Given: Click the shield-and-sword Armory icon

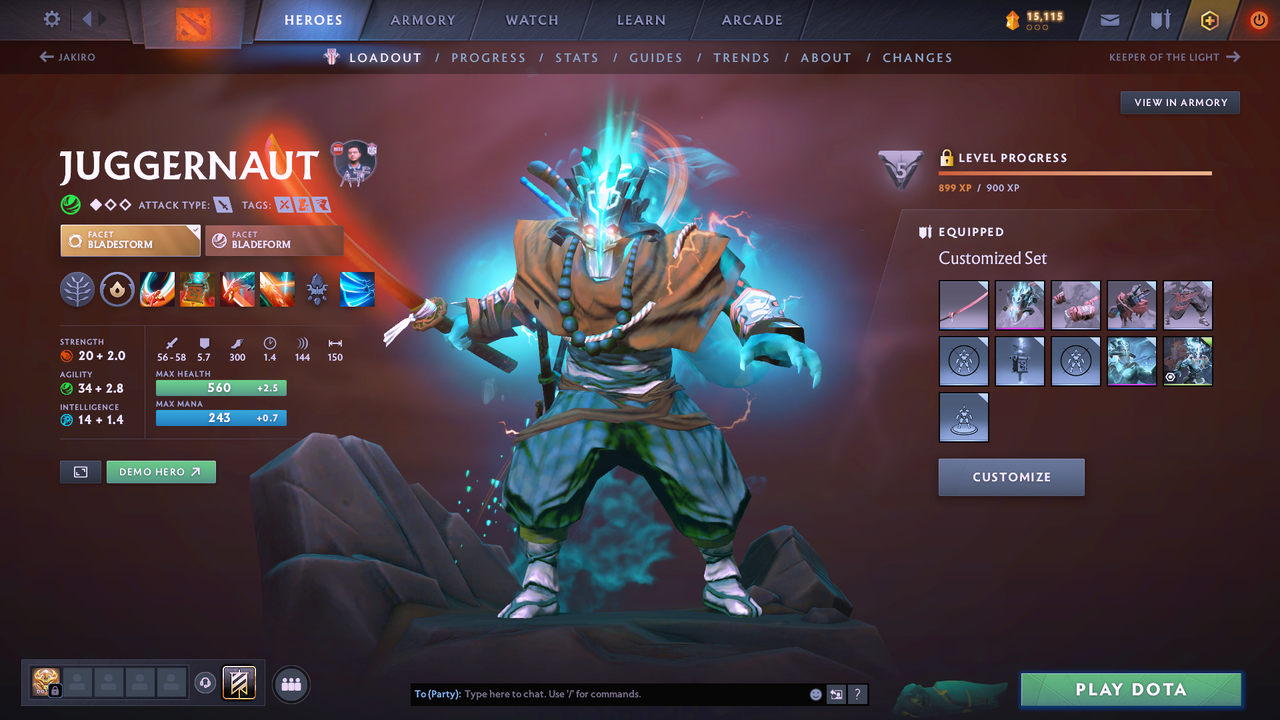Looking at the screenshot, I should 1161,19.
